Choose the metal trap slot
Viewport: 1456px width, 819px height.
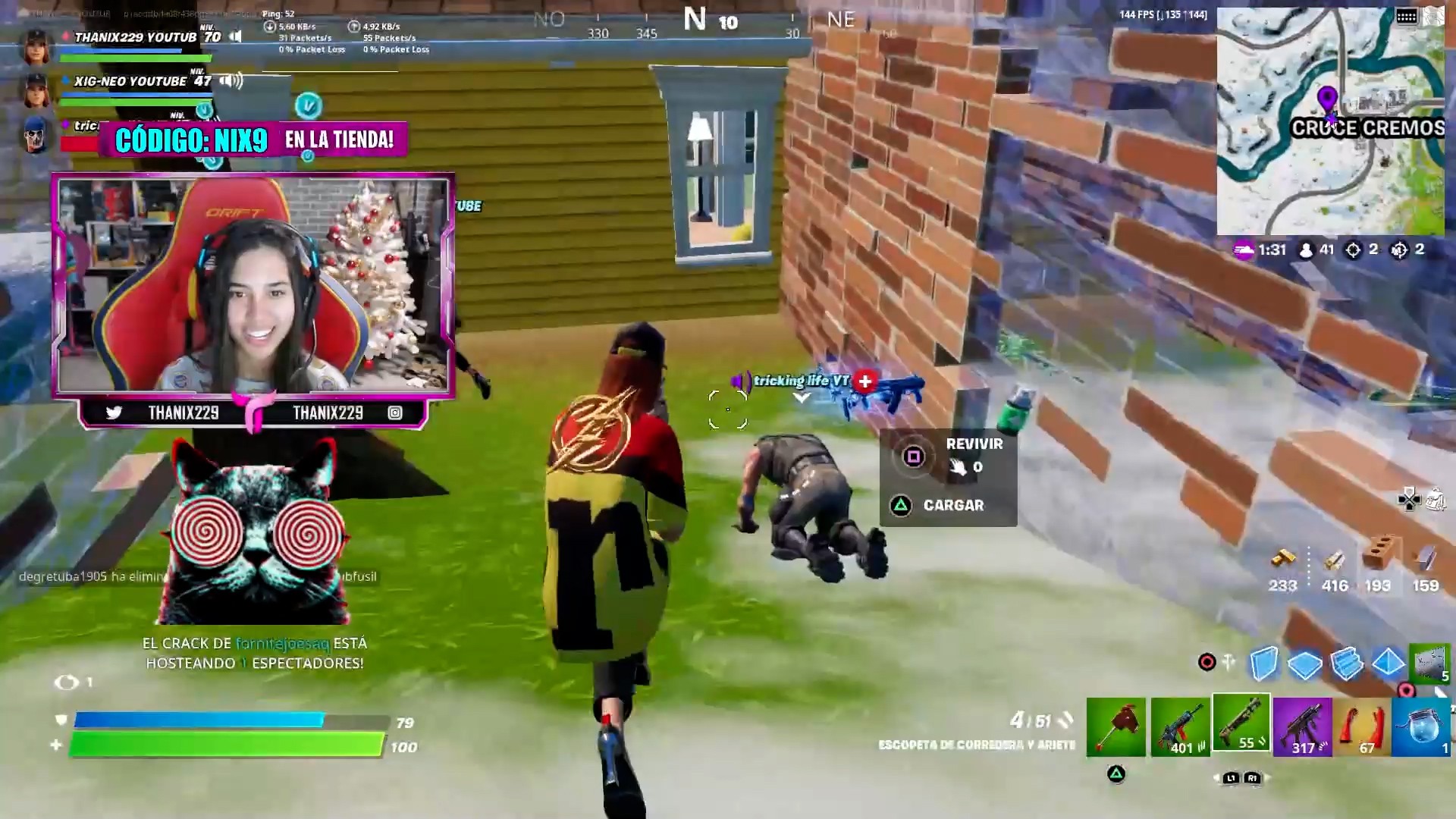coord(1429,662)
